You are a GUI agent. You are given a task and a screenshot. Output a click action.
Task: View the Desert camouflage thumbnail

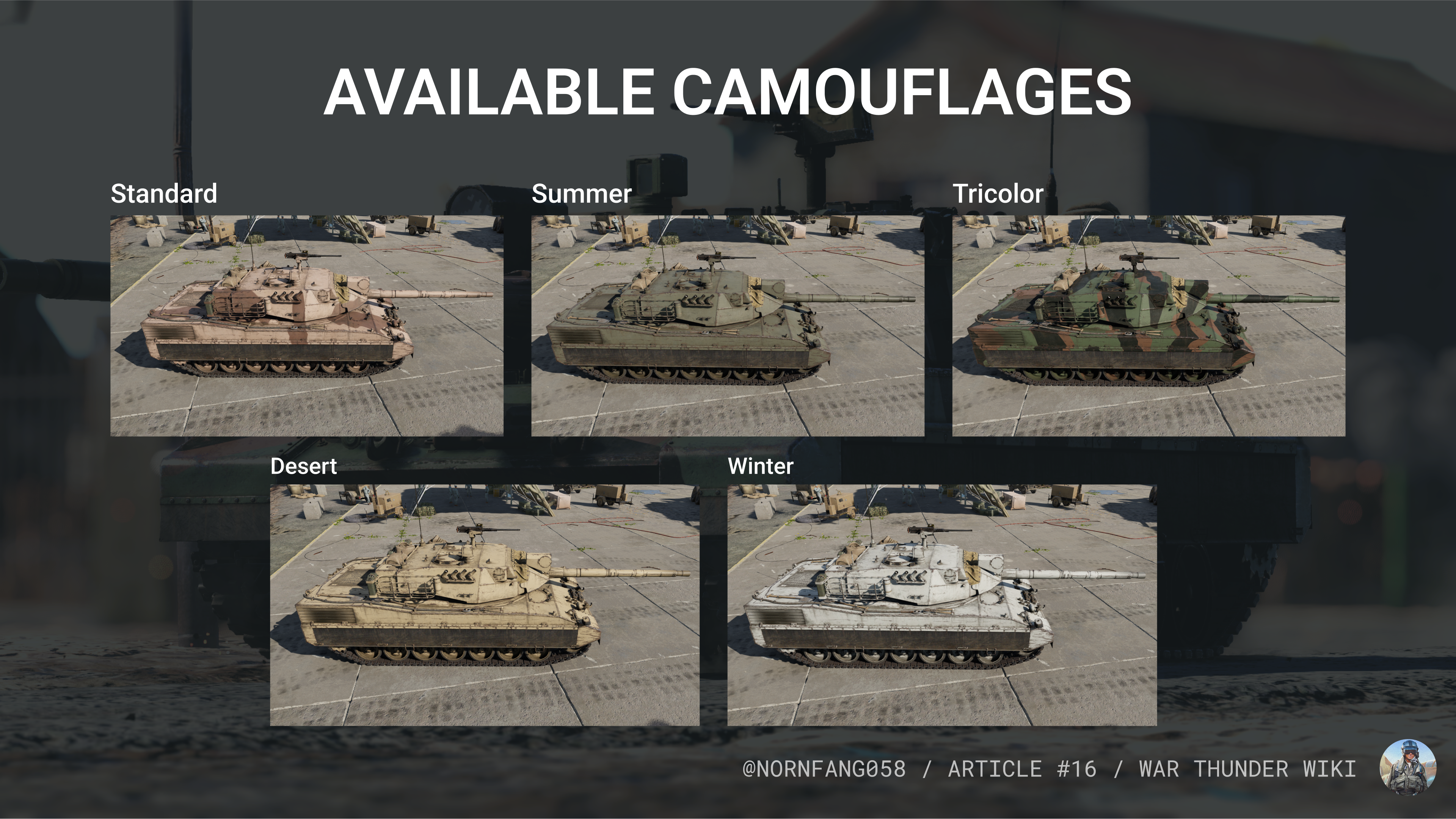485,604
